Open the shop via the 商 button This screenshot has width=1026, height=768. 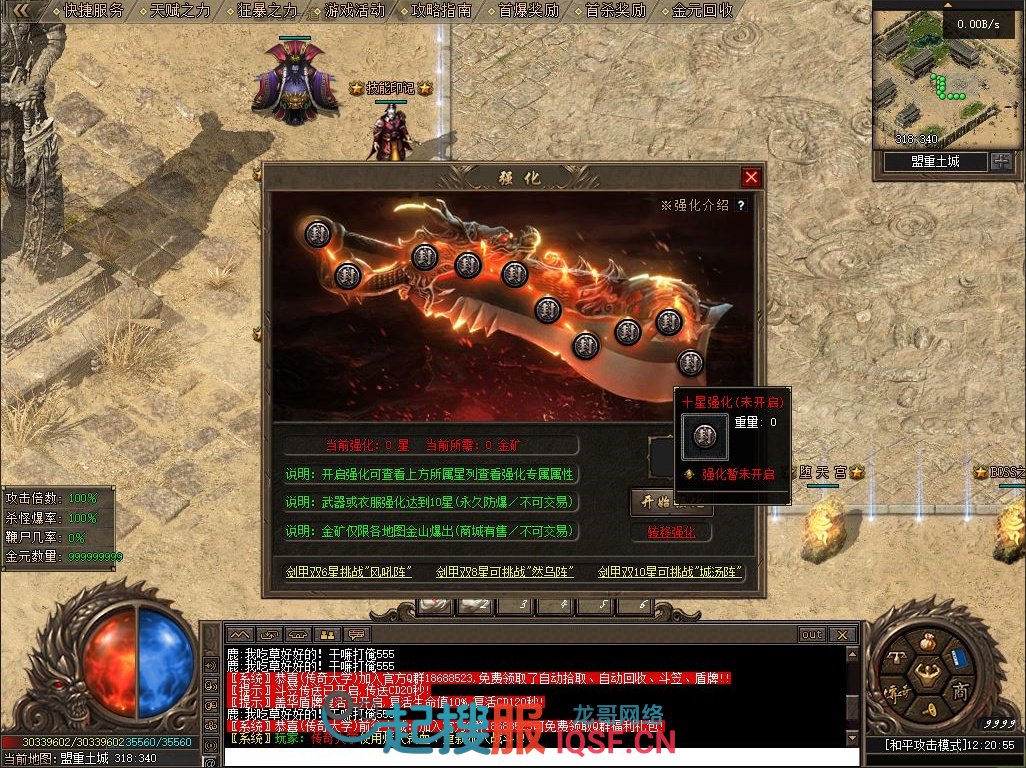960,692
